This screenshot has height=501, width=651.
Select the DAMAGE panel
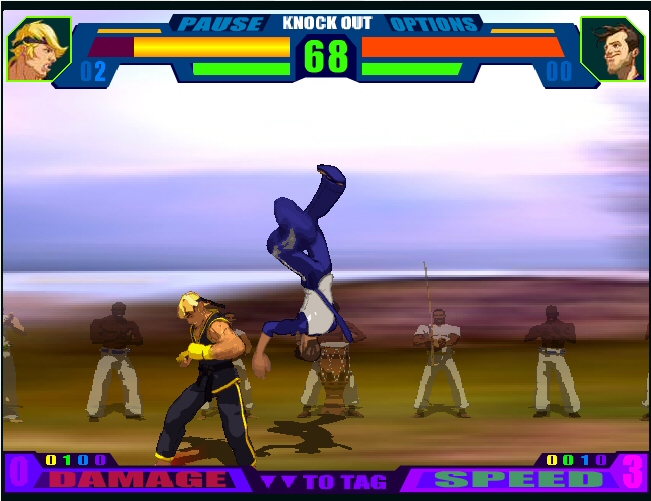[138, 479]
